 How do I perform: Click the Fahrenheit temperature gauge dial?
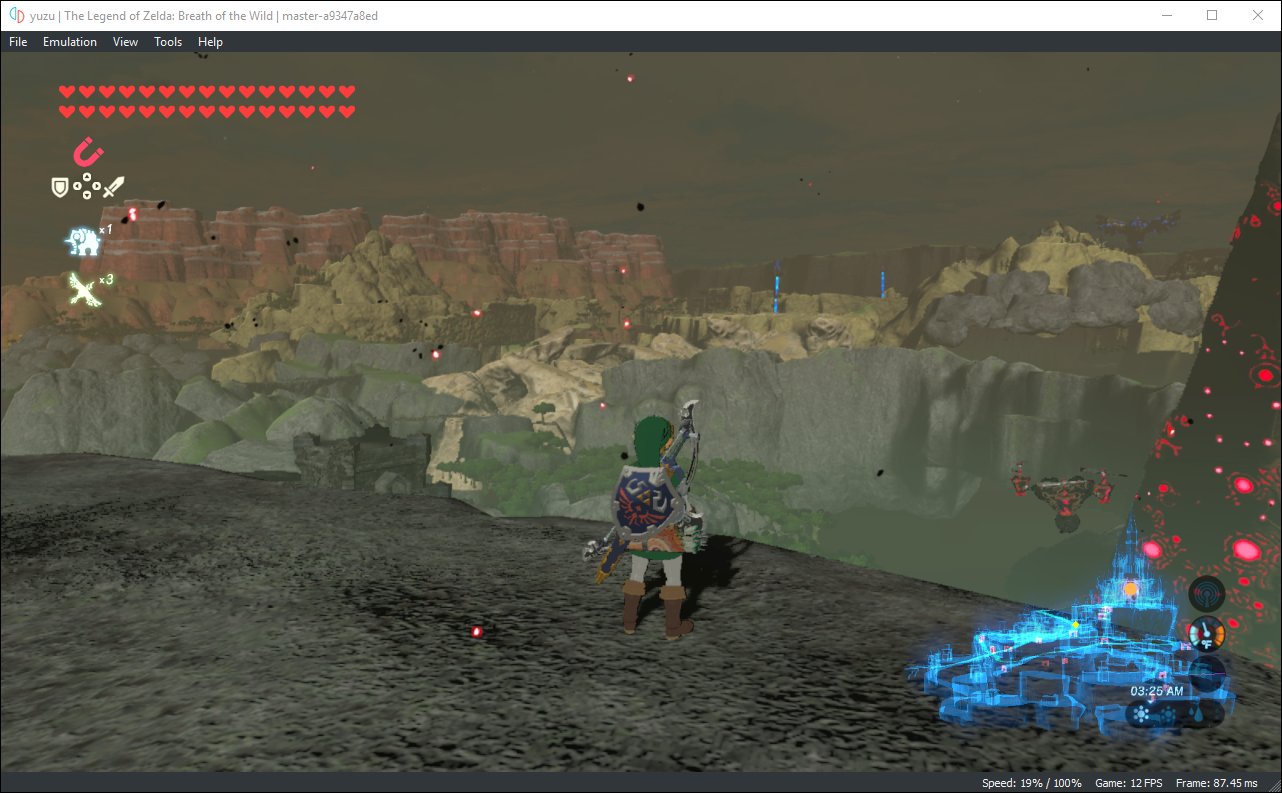pyautogui.click(x=1206, y=634)
